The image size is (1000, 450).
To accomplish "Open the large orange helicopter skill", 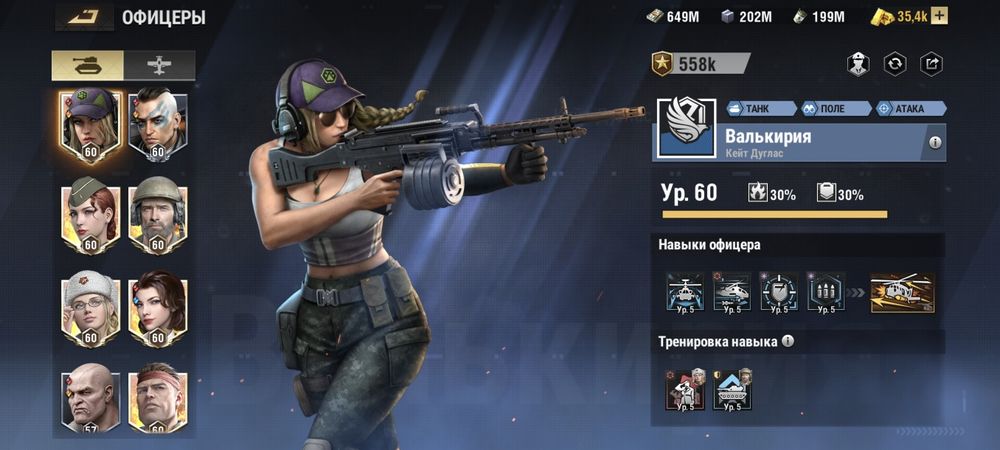I will (x=902, y=292).
